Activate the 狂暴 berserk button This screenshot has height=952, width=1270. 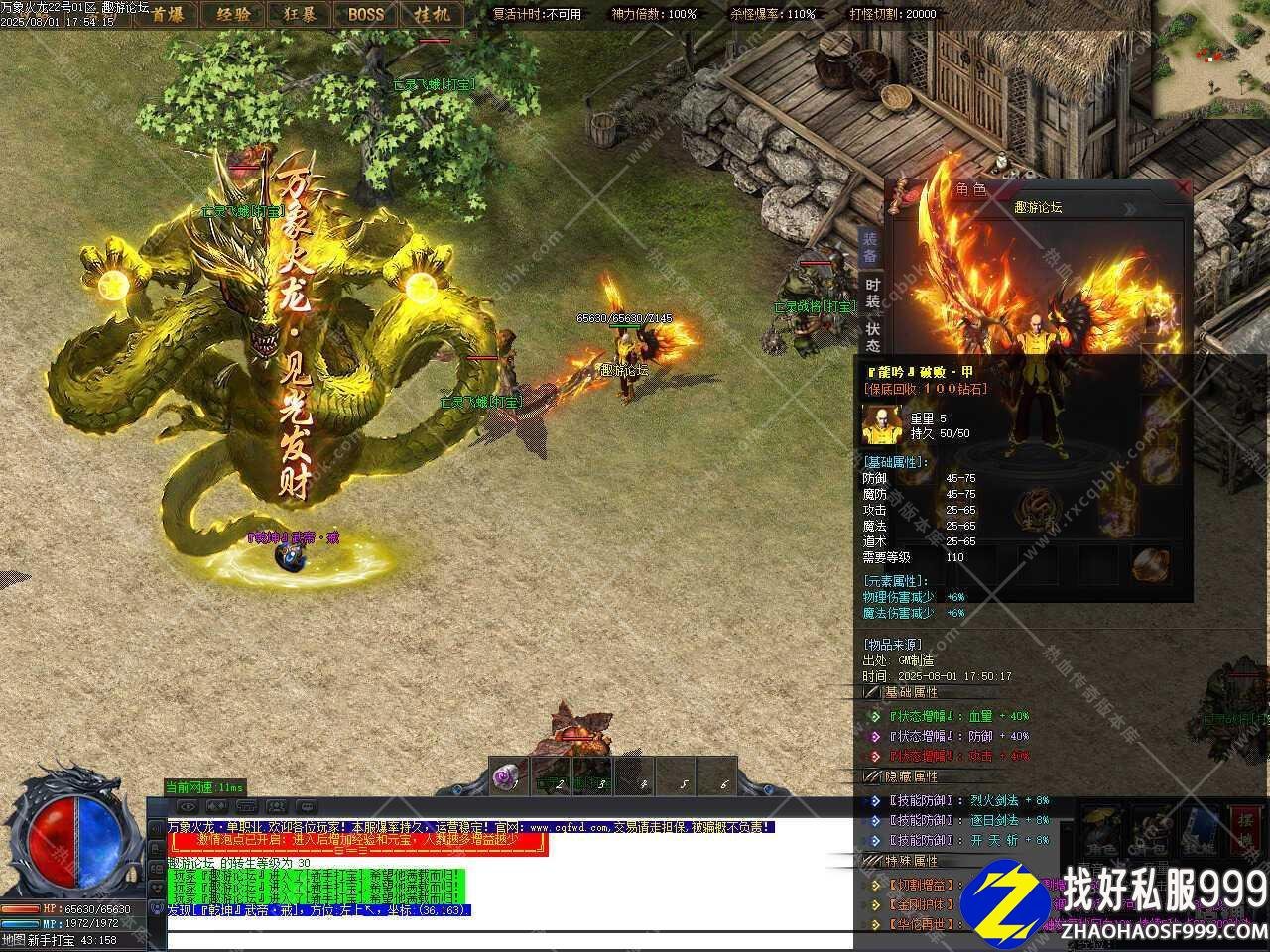[299, 14]
